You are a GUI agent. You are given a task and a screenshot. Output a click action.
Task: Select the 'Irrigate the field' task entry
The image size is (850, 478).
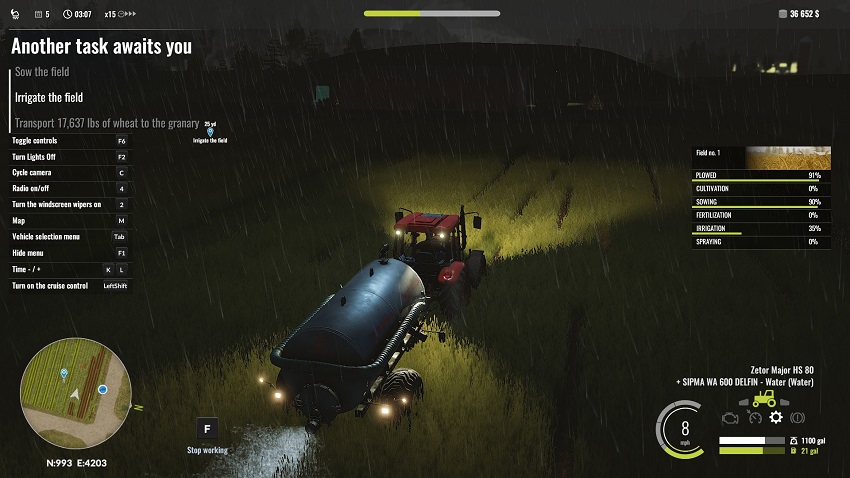pyautogui.click(x=49, y=98)
